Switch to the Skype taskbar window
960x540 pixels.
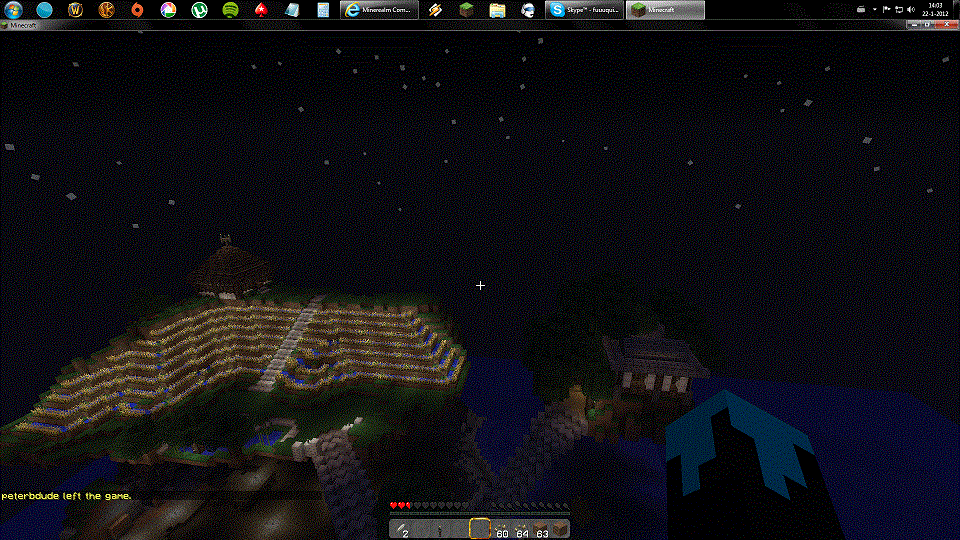[x=585, y=9]
